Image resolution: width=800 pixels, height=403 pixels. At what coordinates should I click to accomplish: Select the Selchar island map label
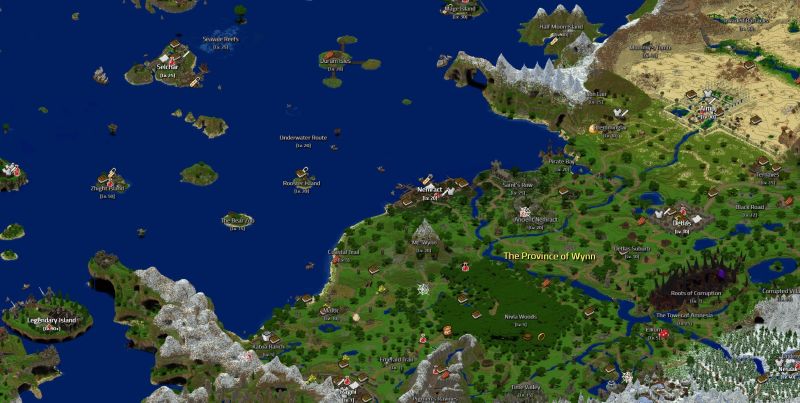tap(166, 67)
